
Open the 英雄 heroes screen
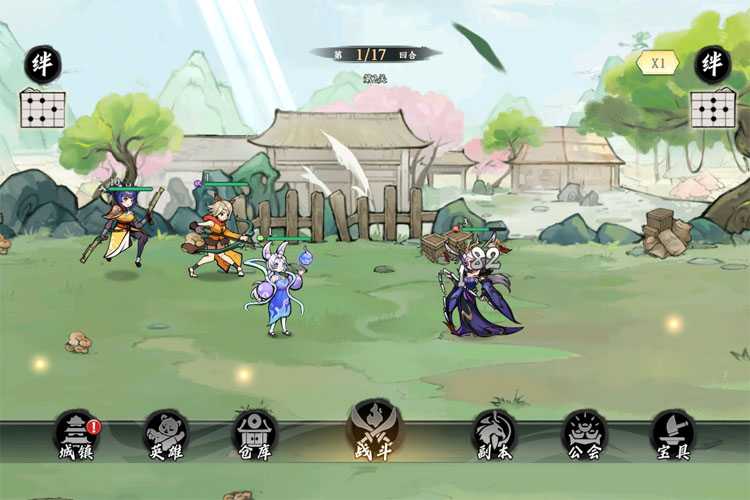165,434
